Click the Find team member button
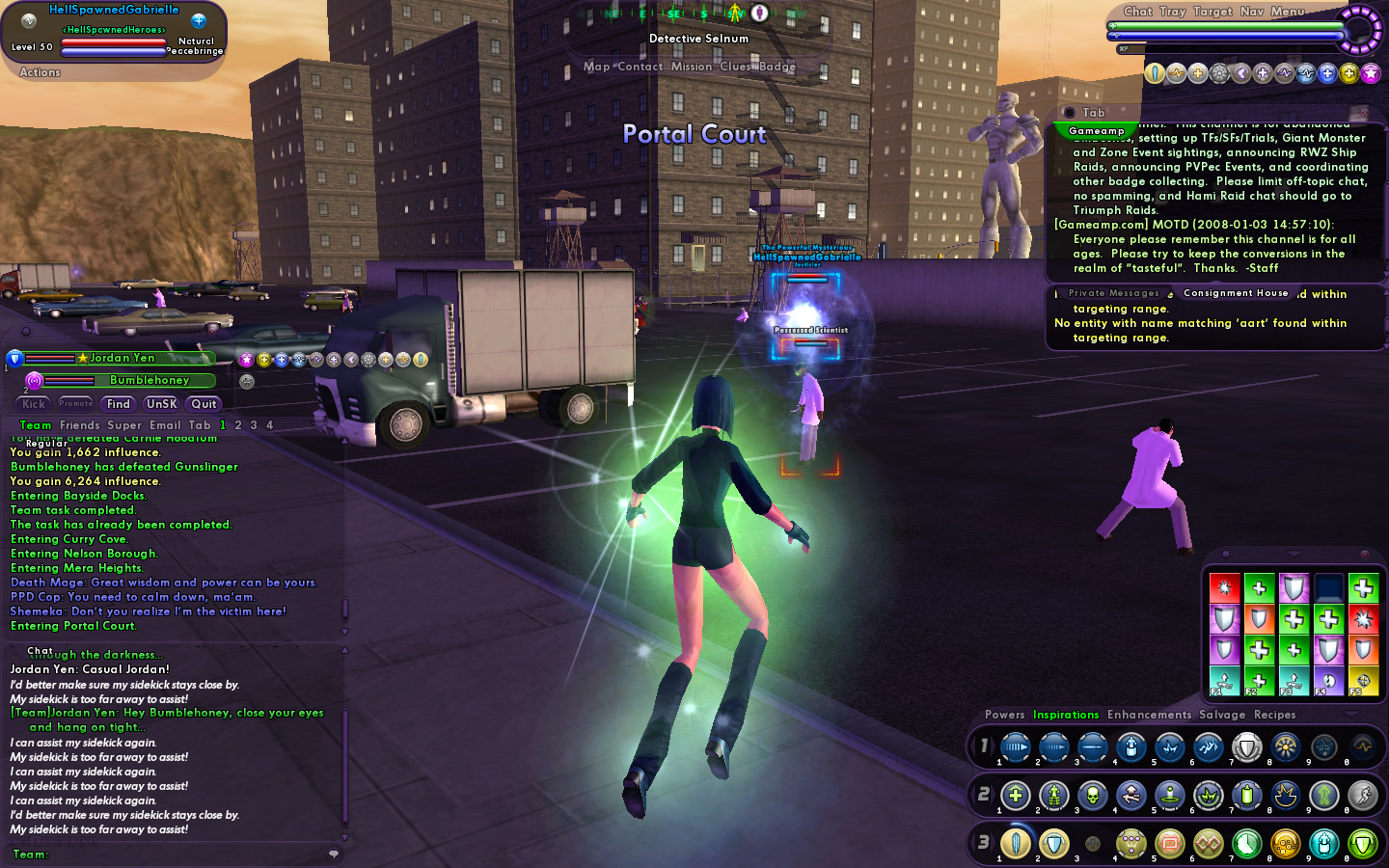Screen dimensions: 1389x868 (119, 404)
